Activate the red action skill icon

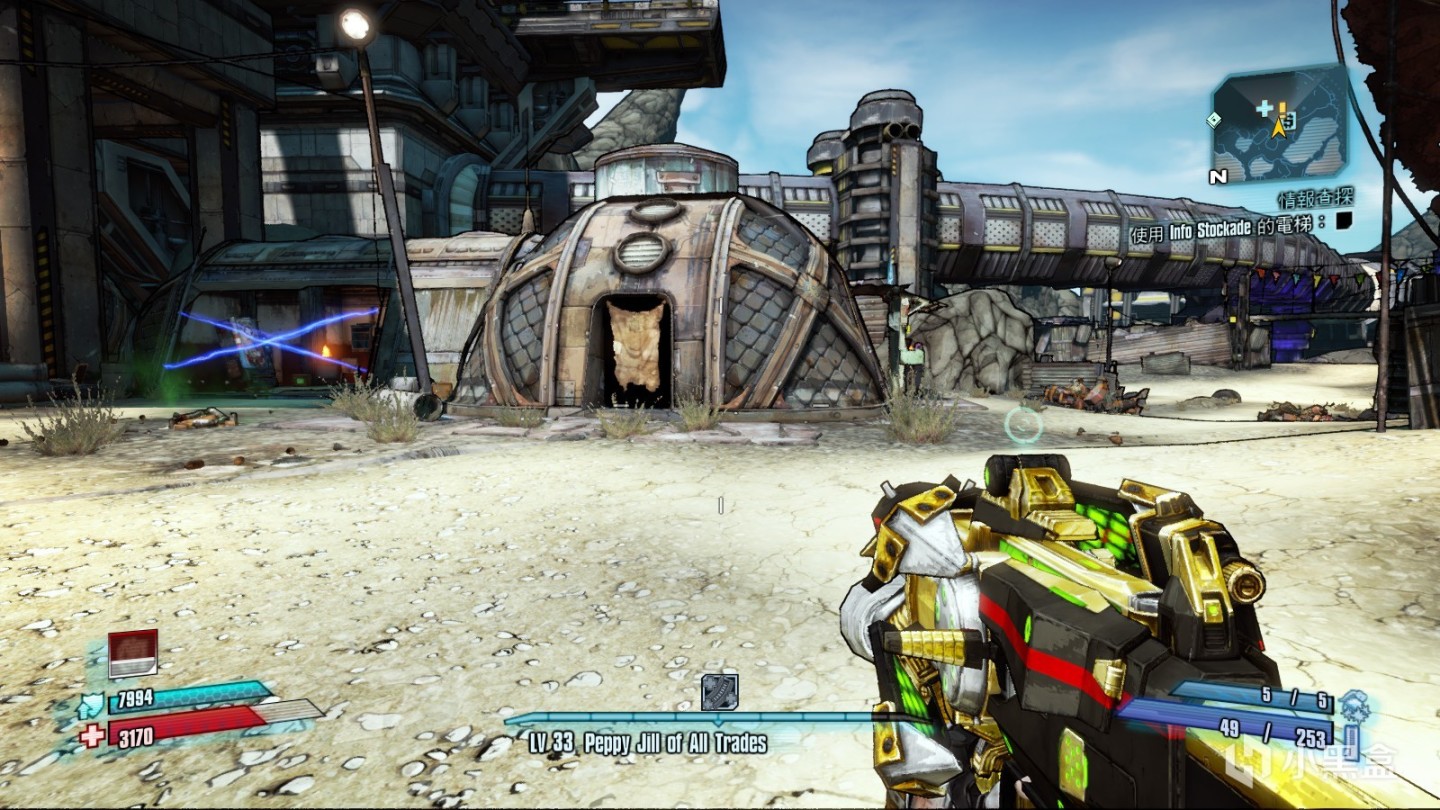[x=132, y=653]
